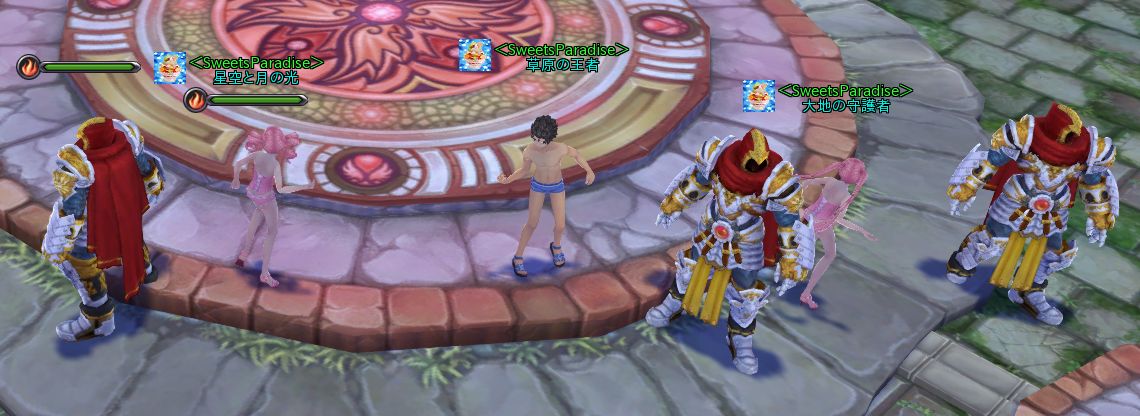Select the player nameplate 大地の守護者
The height and width of the screenshot is (416, 1140).
pyautogui.click(x=845, y=105)
